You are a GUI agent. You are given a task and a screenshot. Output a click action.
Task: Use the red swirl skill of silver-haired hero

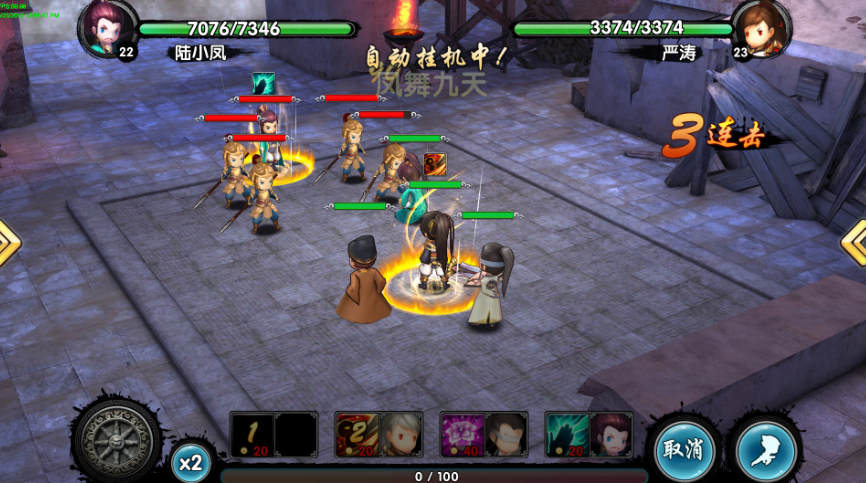pyautogui.click(x=357, y=435)
